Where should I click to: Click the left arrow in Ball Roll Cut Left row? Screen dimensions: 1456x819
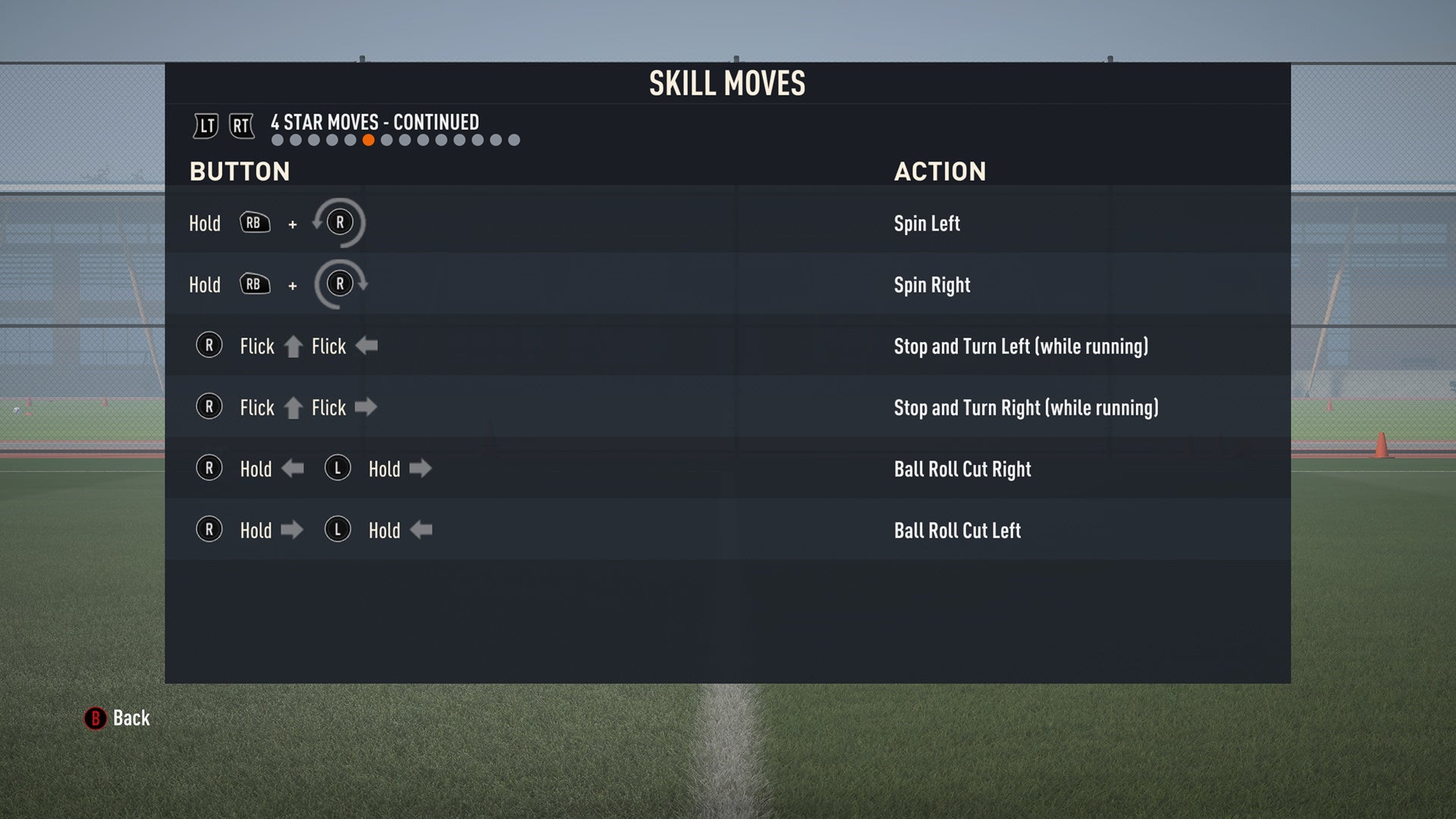point(422,530)
